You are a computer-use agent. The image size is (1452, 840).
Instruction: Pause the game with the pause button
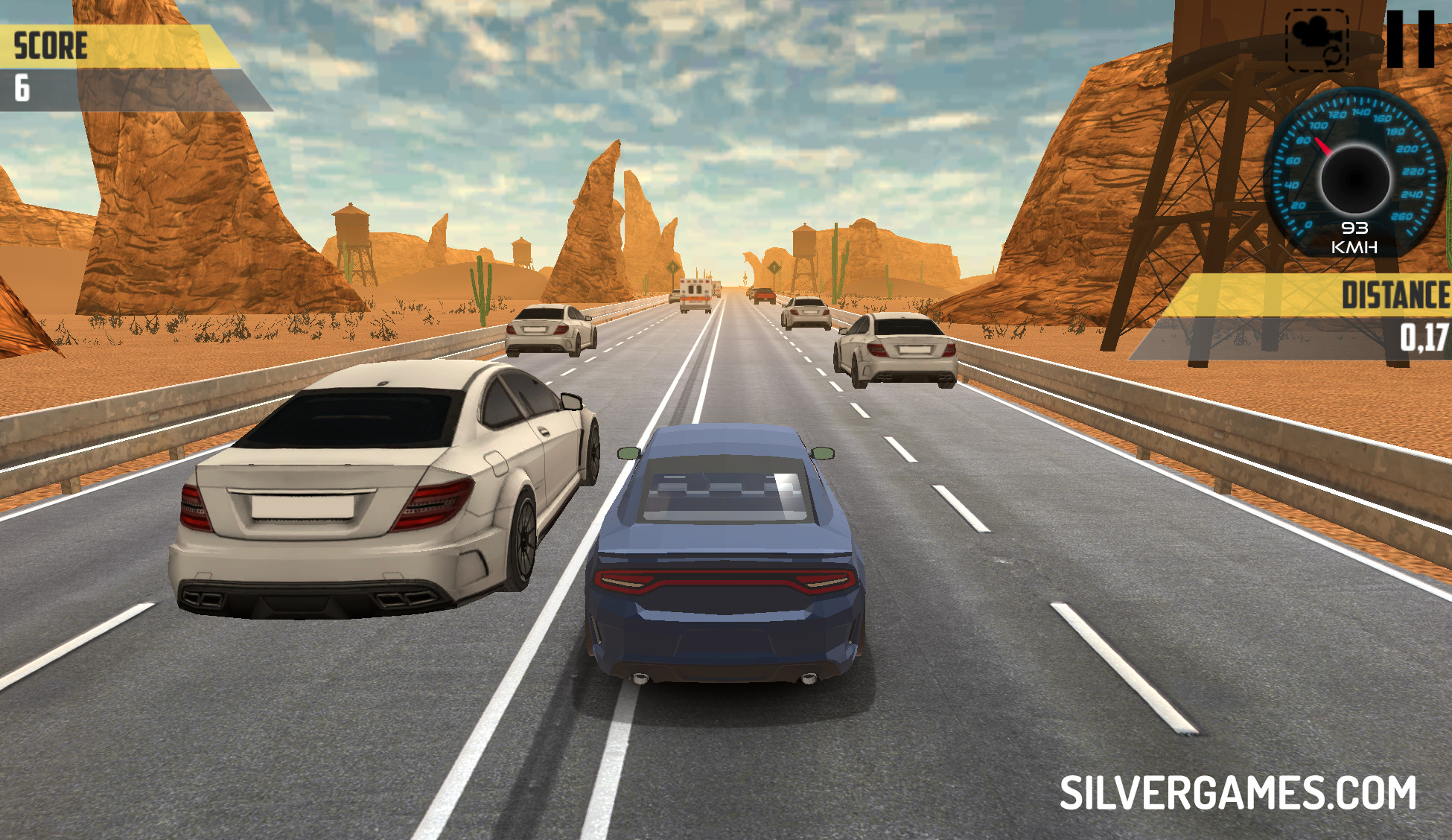1410,39
